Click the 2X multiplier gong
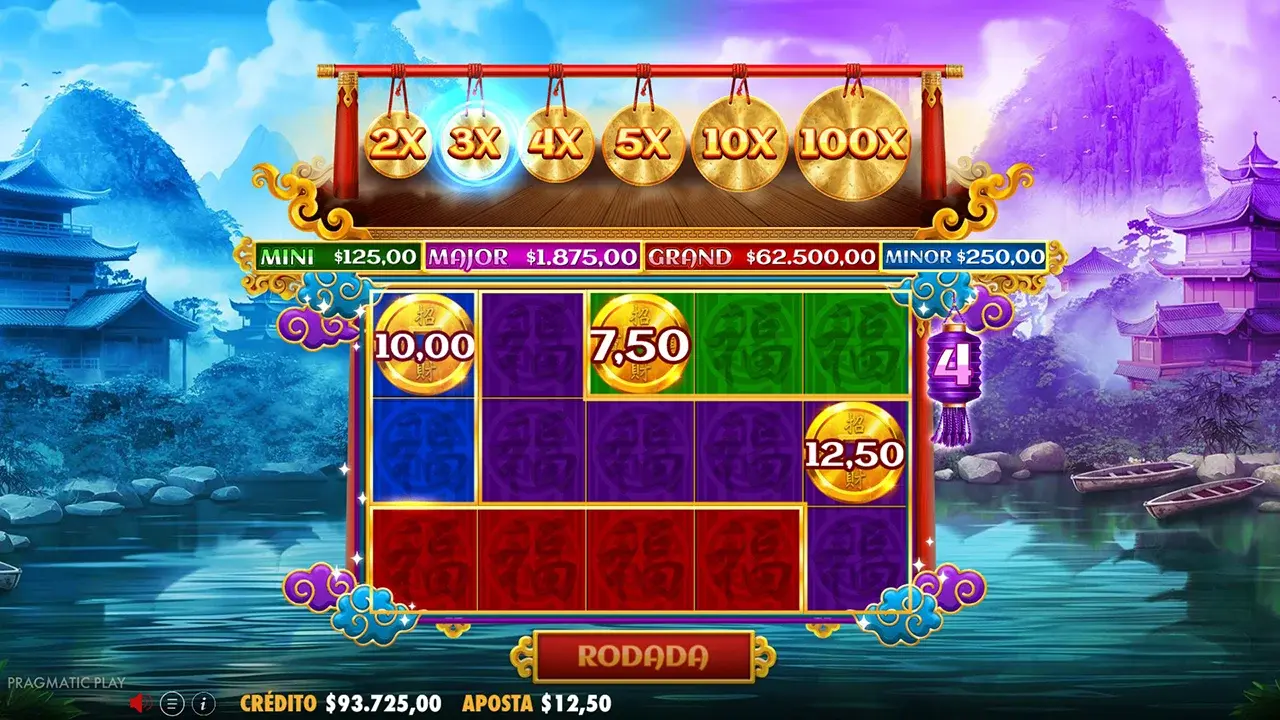The height and width of the screenshot is (720, 1280). 398,142
